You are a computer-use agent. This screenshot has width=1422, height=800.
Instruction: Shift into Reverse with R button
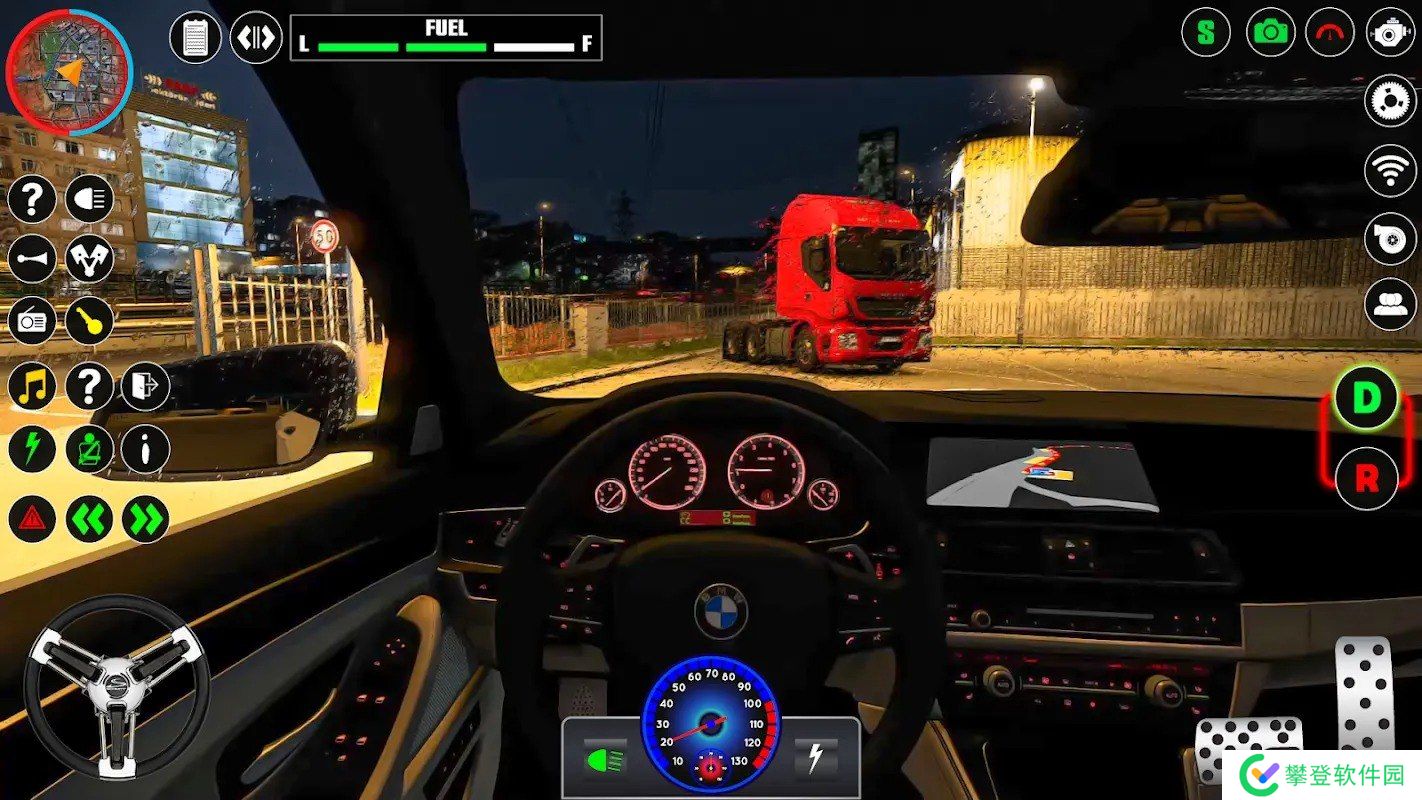click(x=1366, y=478)
